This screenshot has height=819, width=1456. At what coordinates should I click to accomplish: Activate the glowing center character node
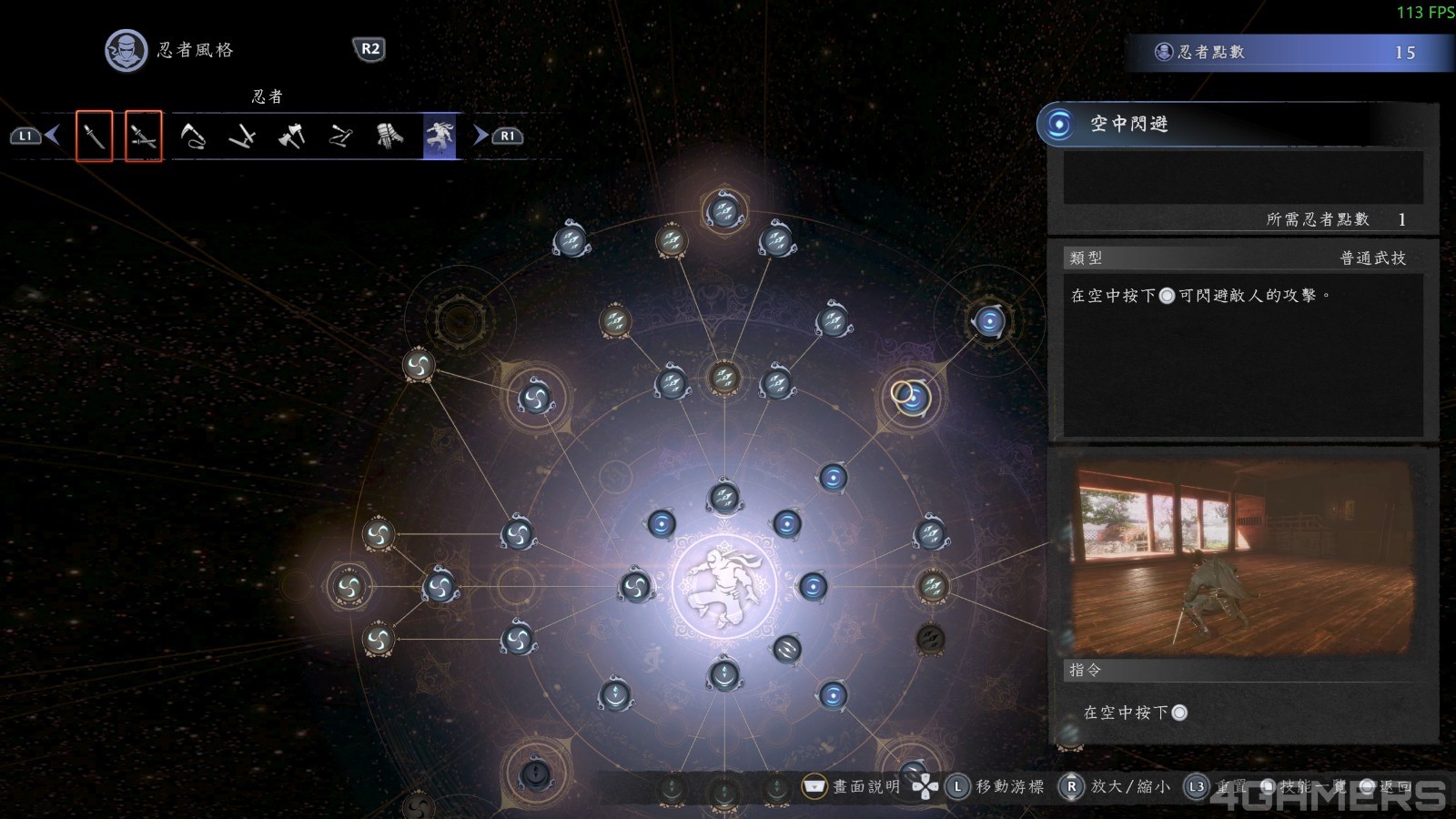(x=723, y=582)
